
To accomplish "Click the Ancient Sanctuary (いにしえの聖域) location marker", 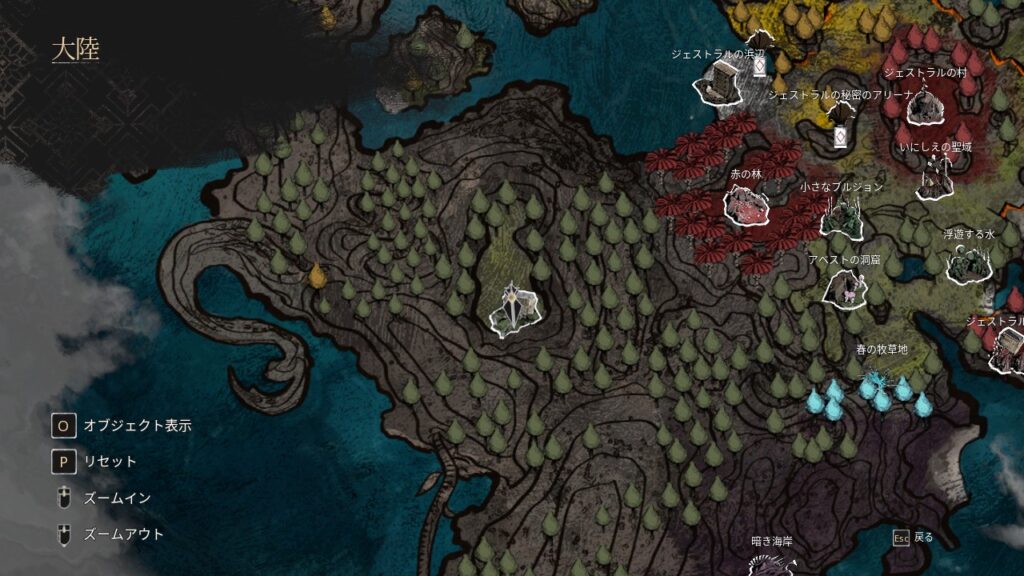I will click(936, 178).
